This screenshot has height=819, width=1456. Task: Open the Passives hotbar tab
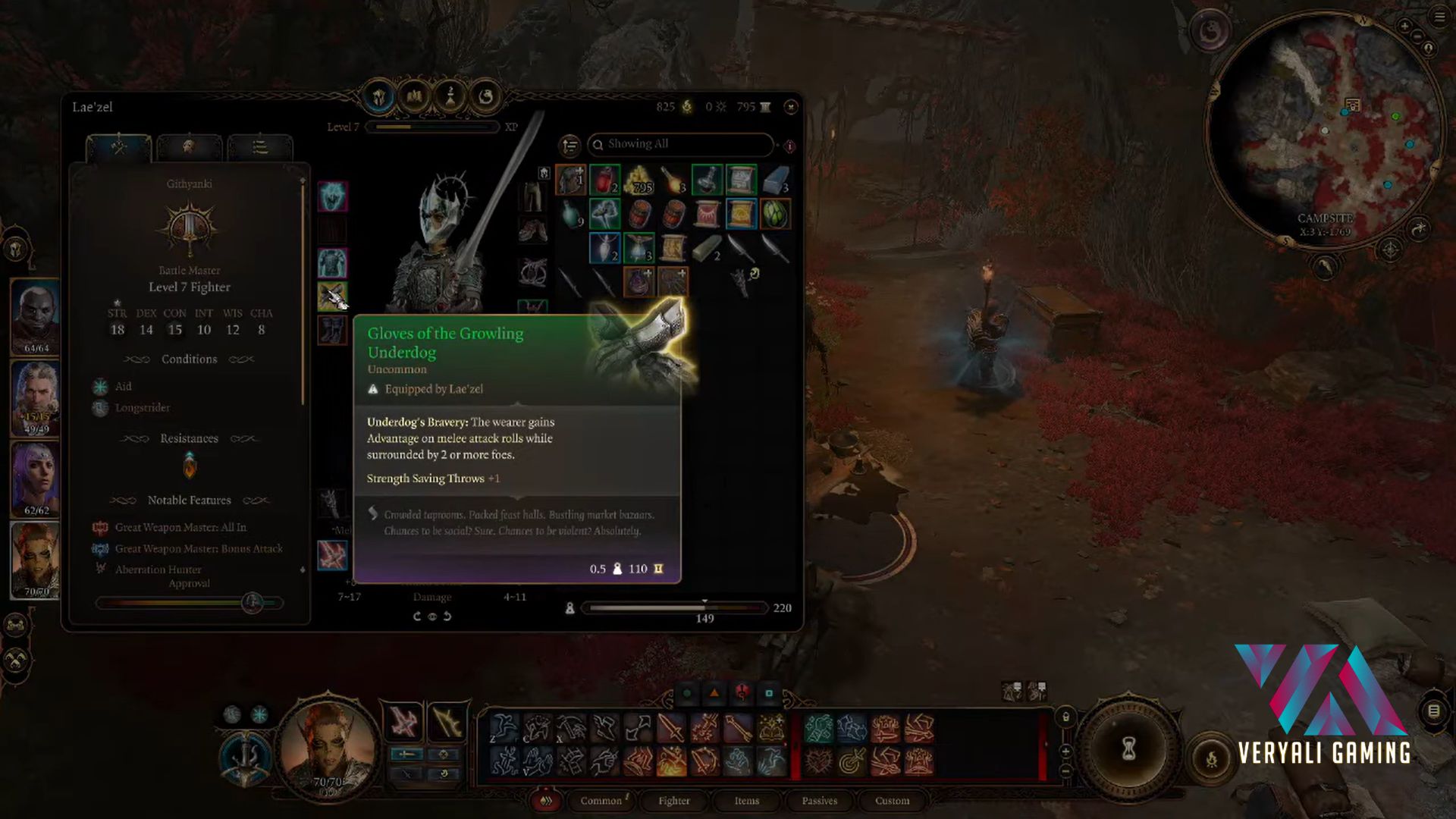coord(819,801)
